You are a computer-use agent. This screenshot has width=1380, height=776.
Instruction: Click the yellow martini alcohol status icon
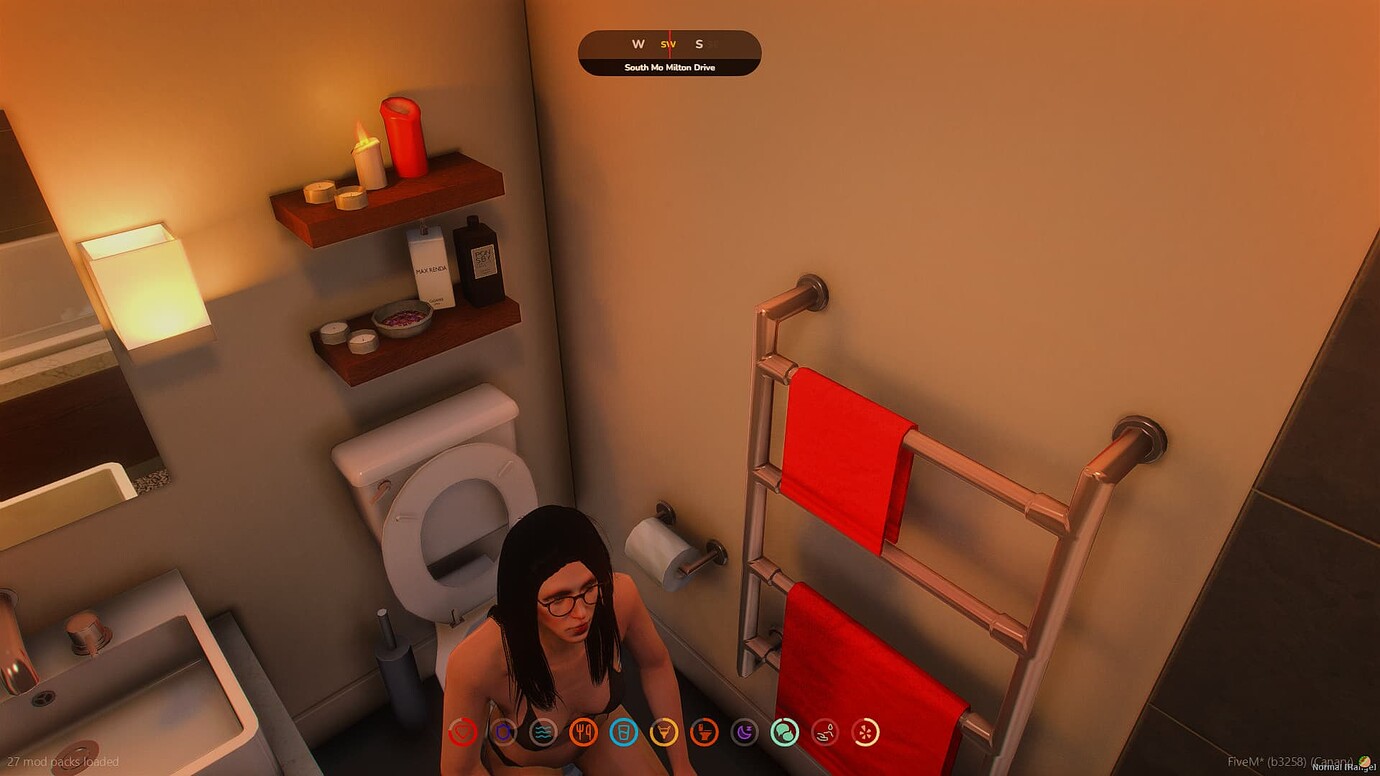tap(663, 732)
